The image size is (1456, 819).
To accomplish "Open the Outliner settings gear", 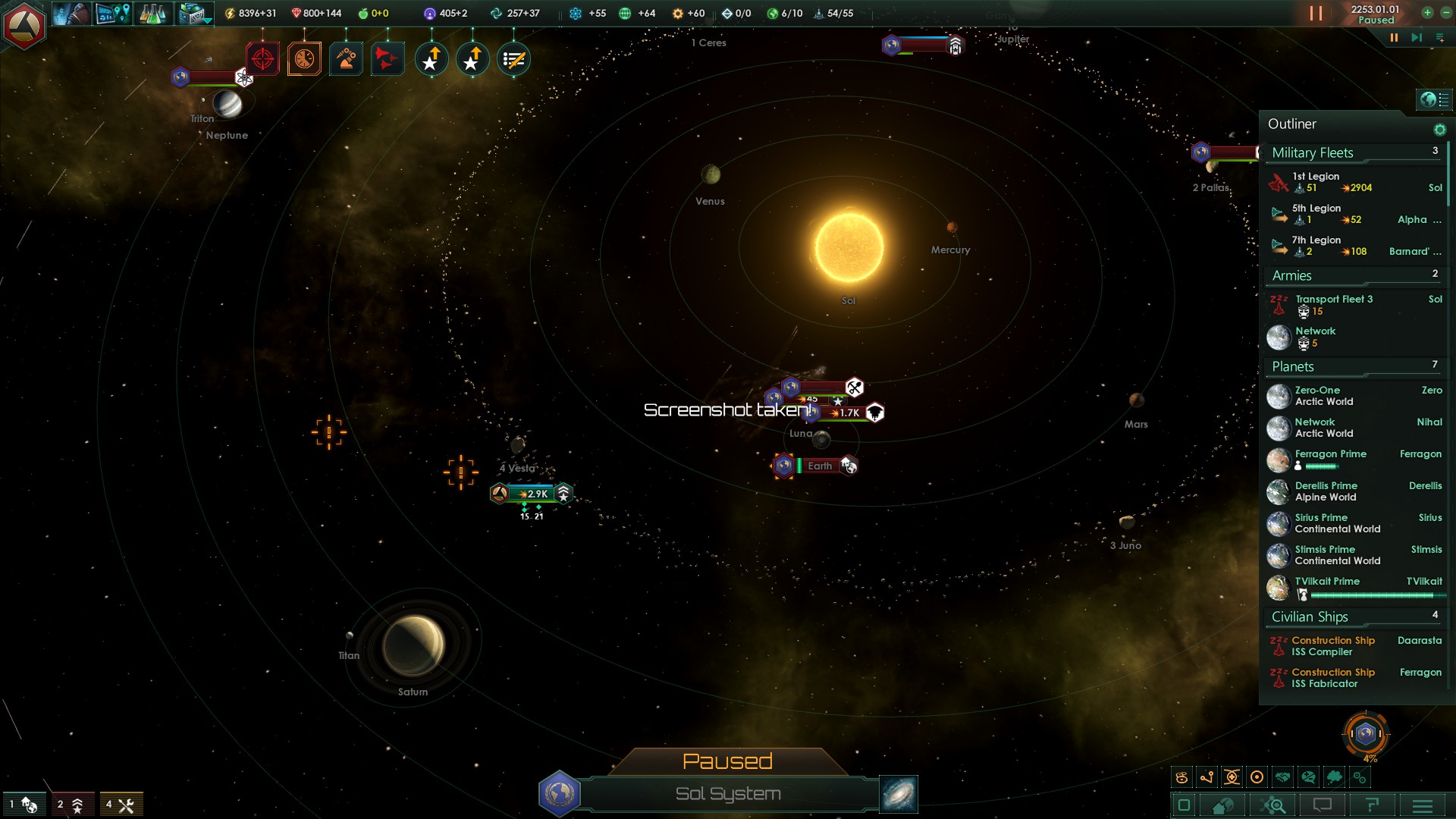I will pos(1439,130).
